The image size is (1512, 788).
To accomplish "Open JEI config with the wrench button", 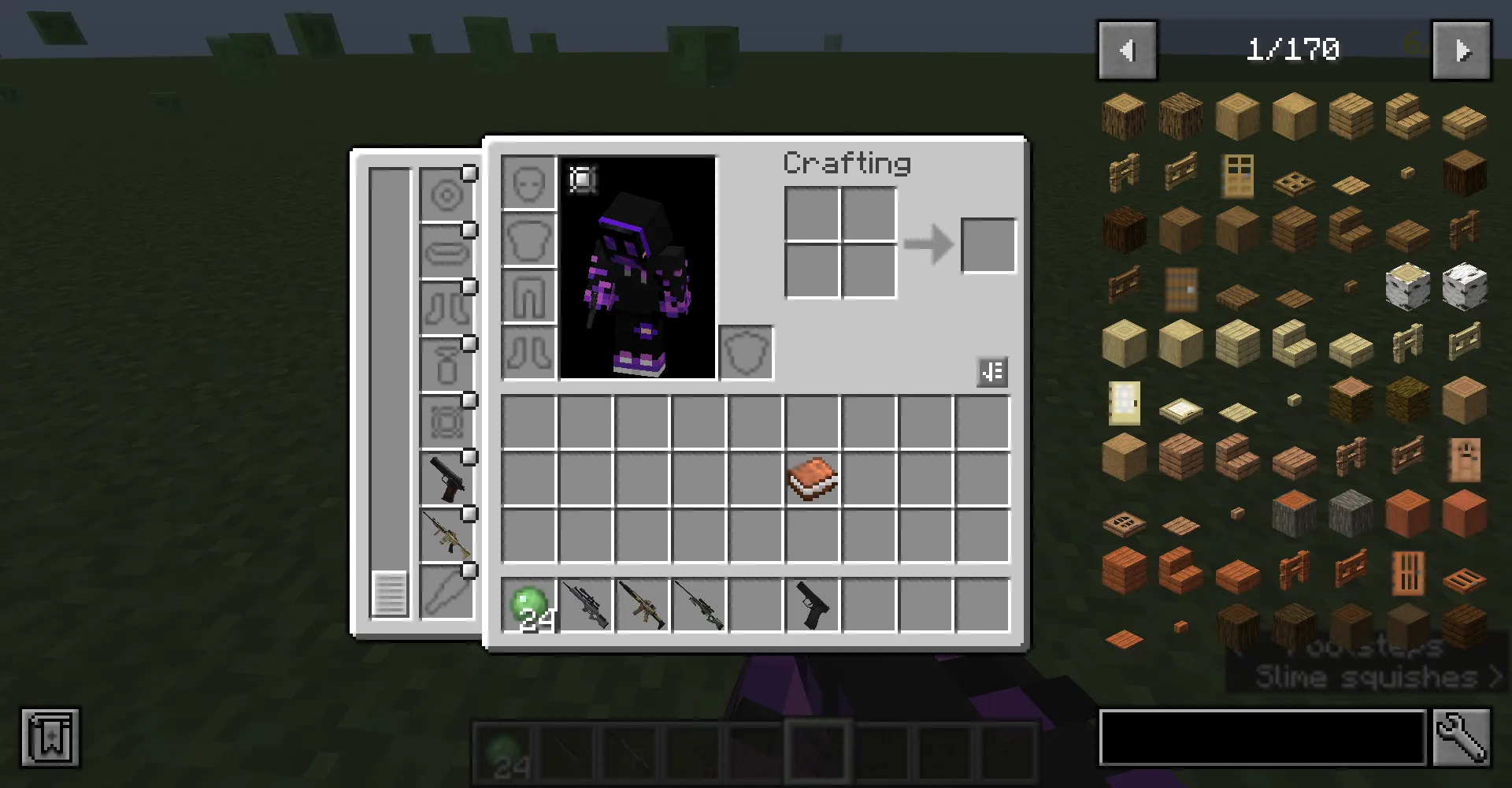I will (x=1462, y=738).
